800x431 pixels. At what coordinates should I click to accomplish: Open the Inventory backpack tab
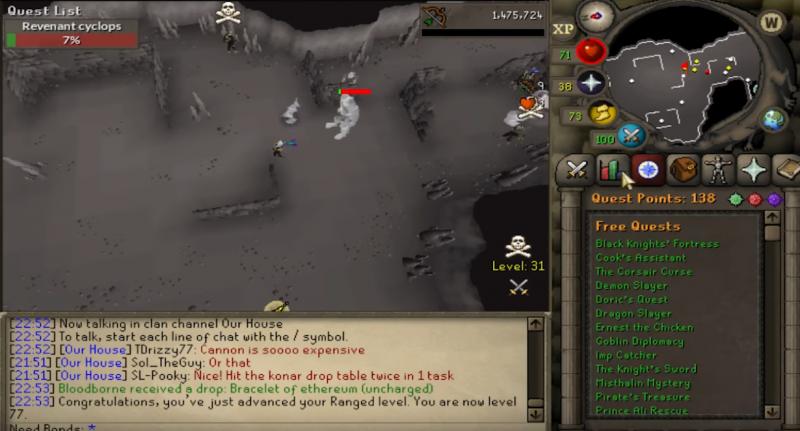tap(682, 171)
